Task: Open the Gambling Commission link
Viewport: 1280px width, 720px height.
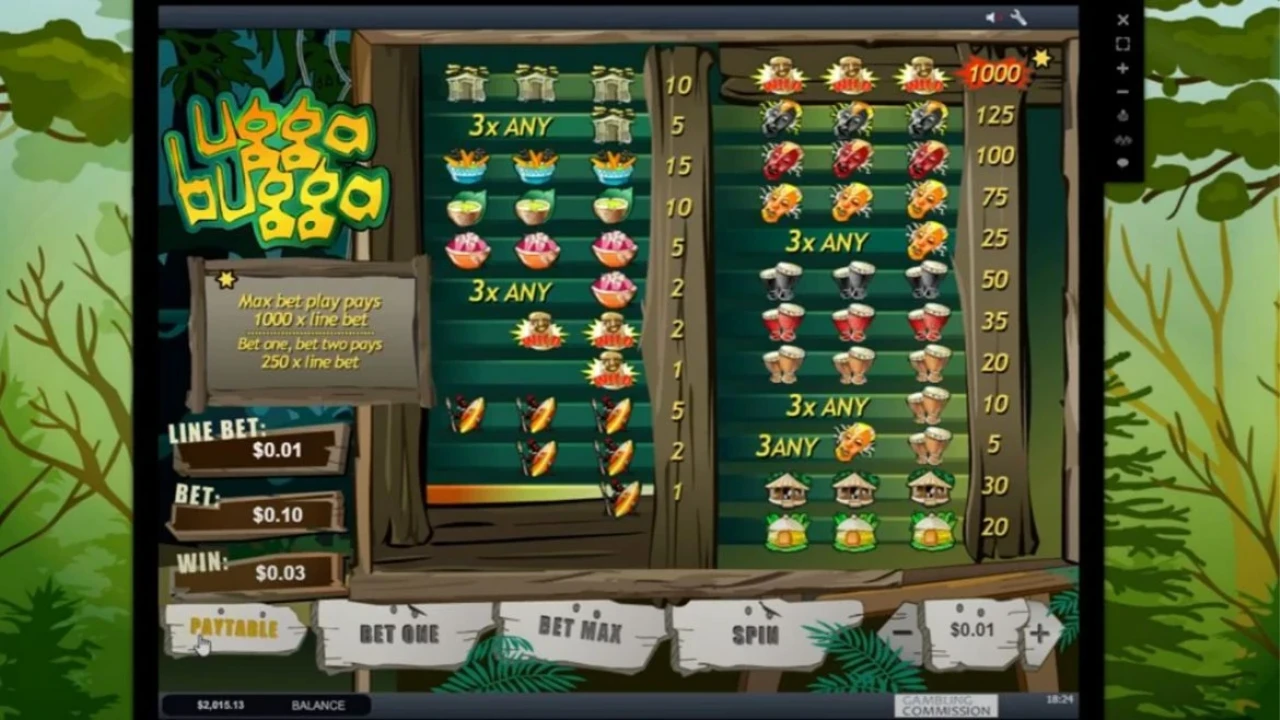Action: (945, 706)
